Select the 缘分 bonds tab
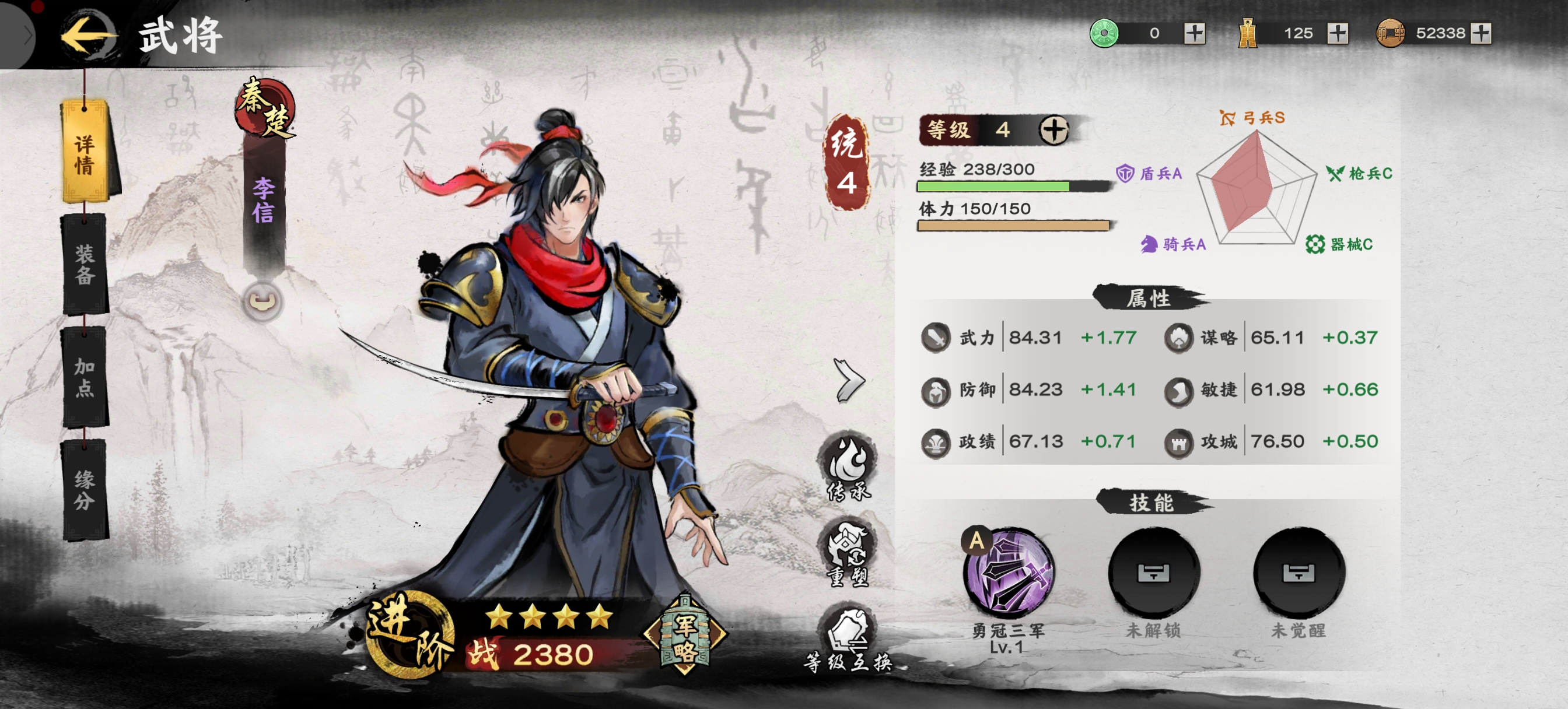This screenshot has height=709, width=1568. (x=85, y=490)
